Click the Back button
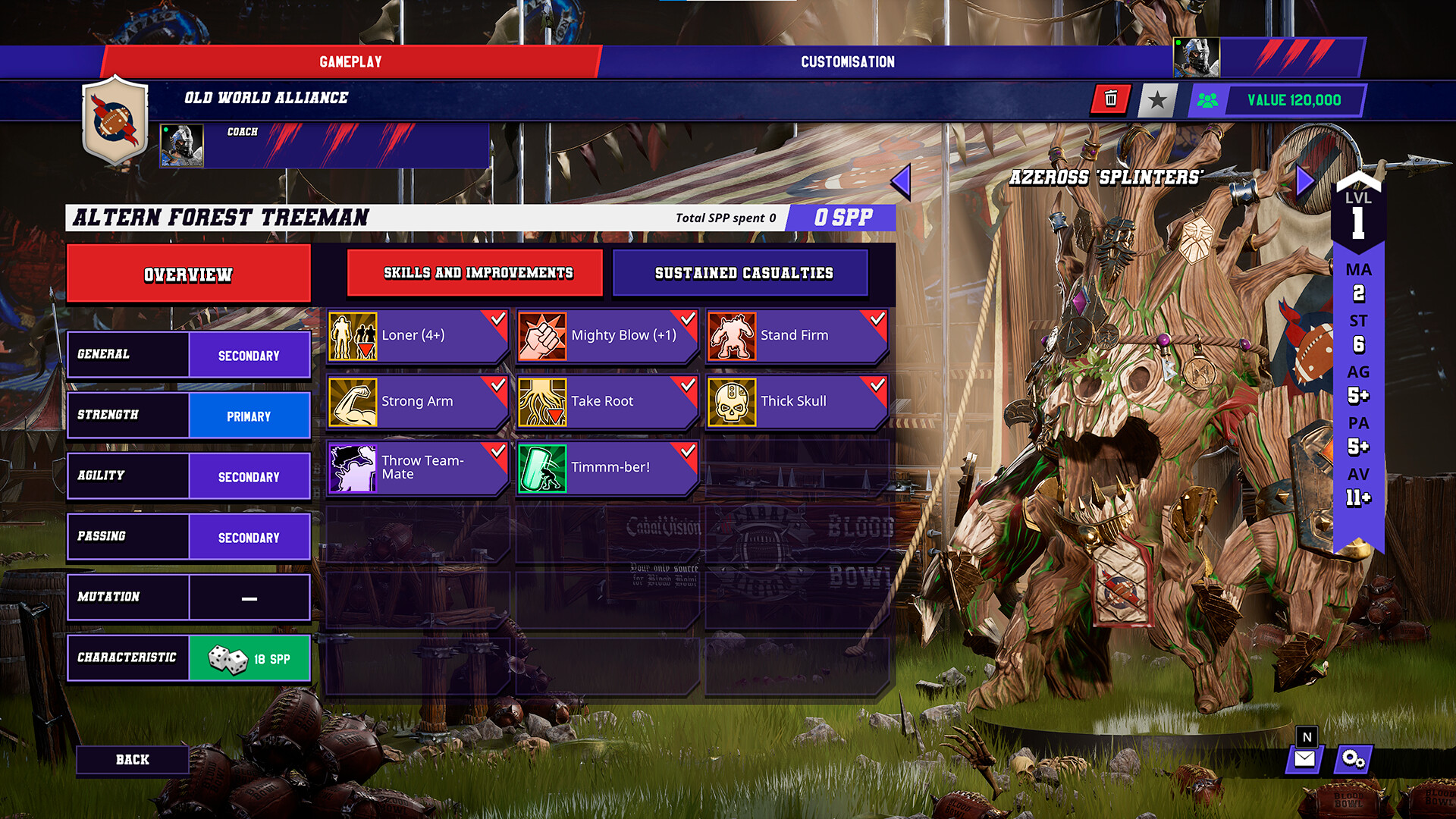1456x819 pixels. pos(133,759)
